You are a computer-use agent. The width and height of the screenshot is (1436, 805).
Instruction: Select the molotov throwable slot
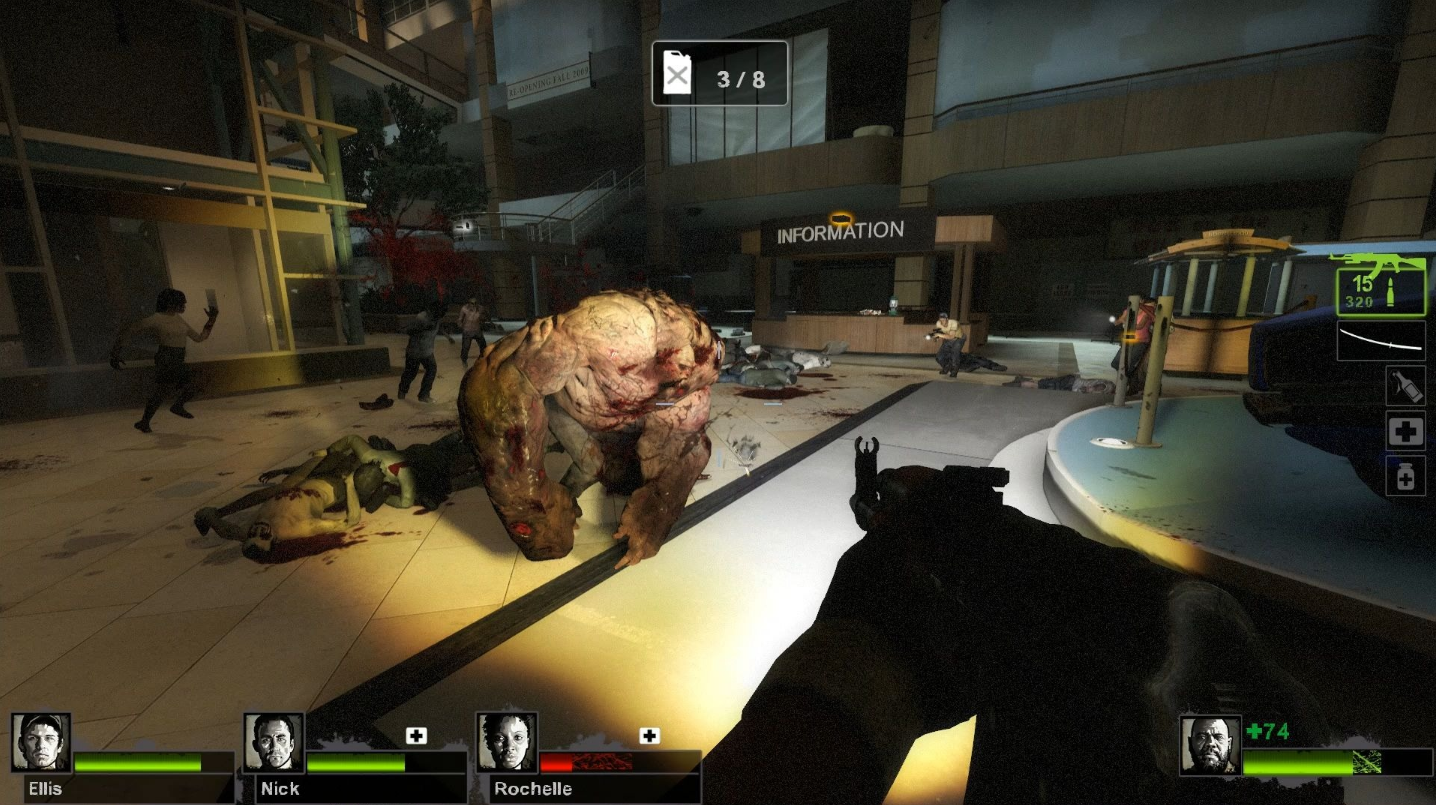tap(1405, 386)
